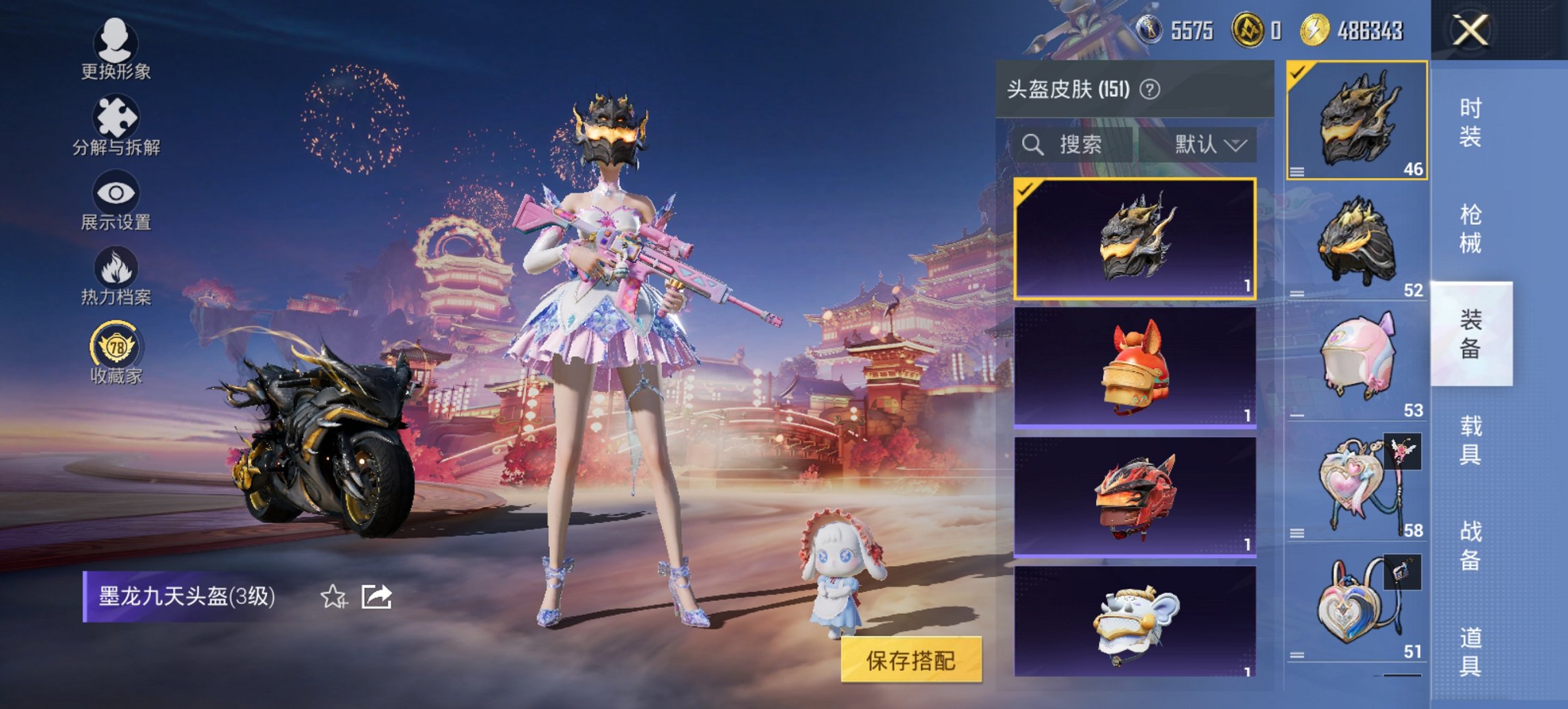Open the search field in the helmet panel
The height and width of the screenshot is (709, 1568).
pyautogui.click(x=1062, y=145)
